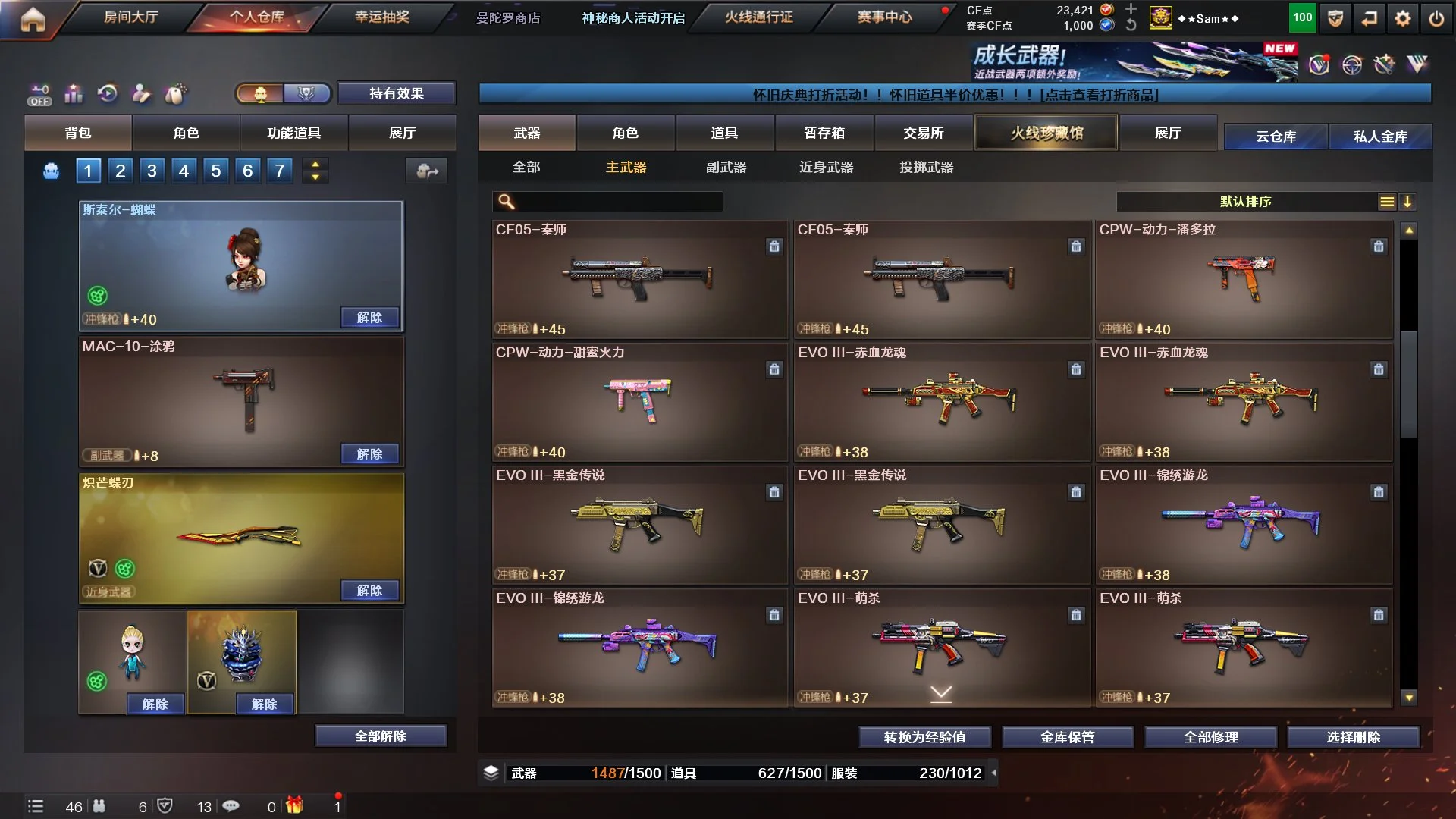Screen dimensions: 1456x819
Task: Open the 曼陀罗商店 shop
Action: pos(508,17)
